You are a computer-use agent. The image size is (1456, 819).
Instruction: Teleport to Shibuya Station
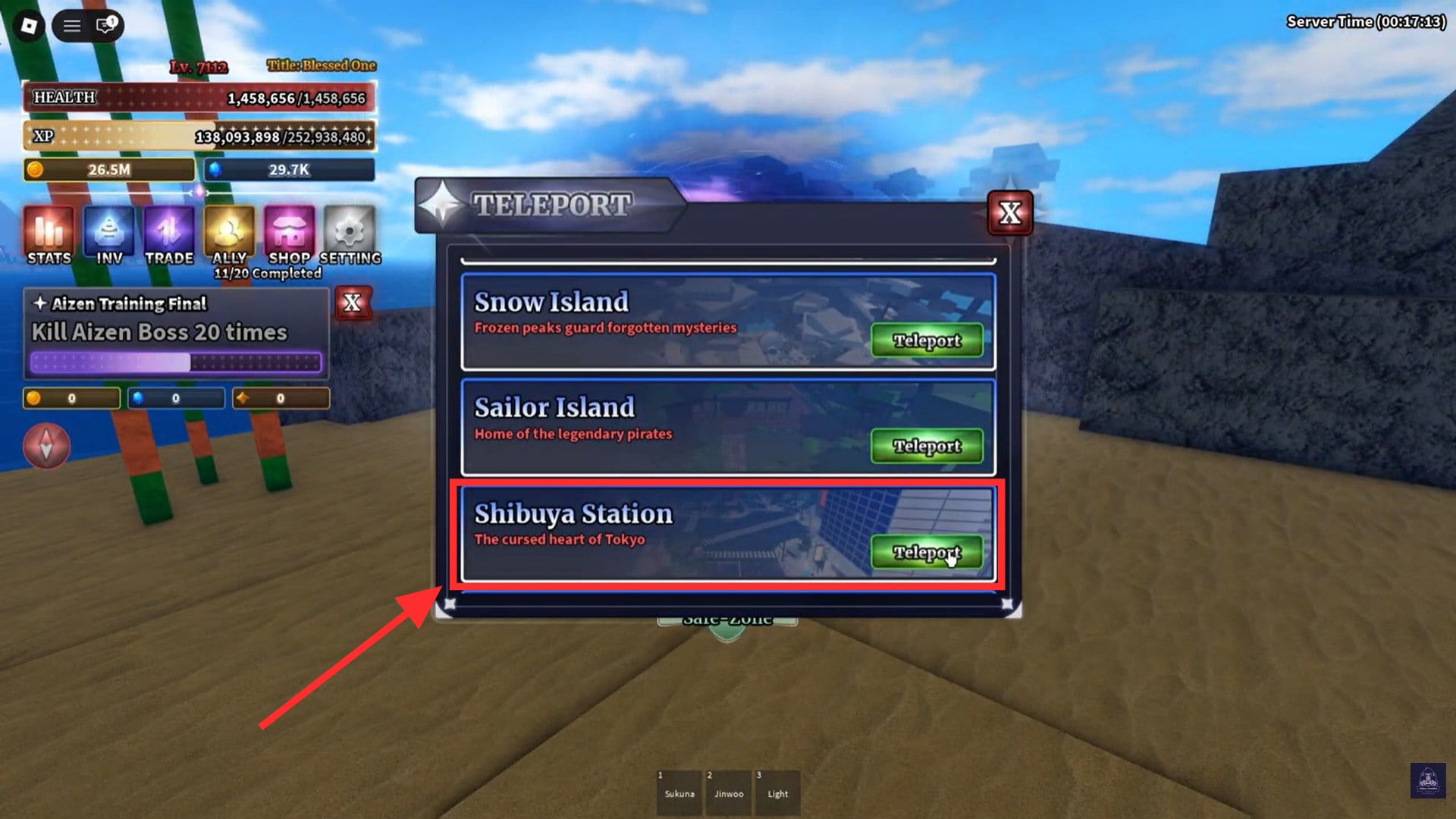click(926, 552)
